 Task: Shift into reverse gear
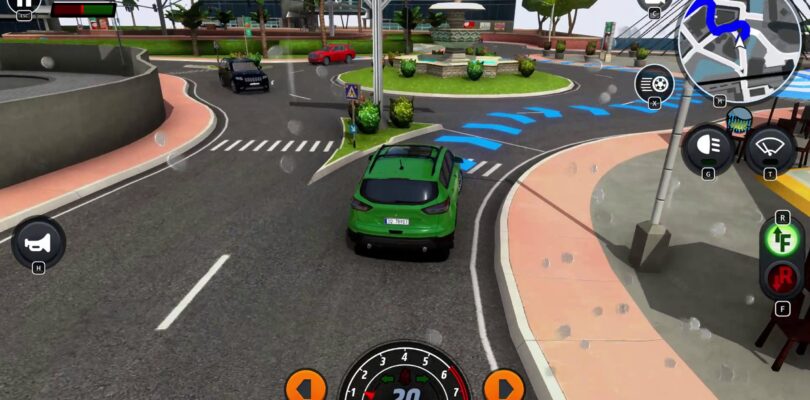(x=781, y=278)
